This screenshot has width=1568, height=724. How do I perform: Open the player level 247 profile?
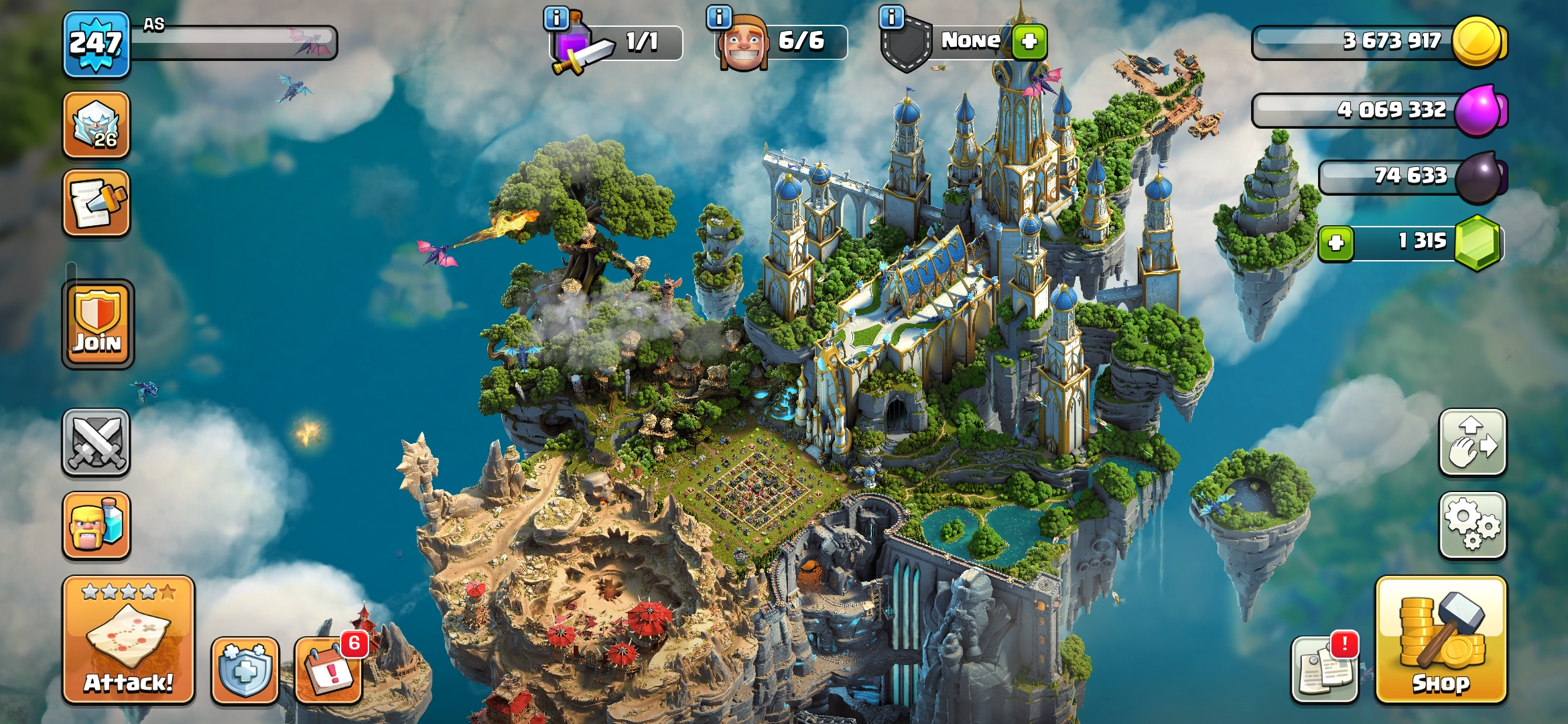tap(96, 44)
